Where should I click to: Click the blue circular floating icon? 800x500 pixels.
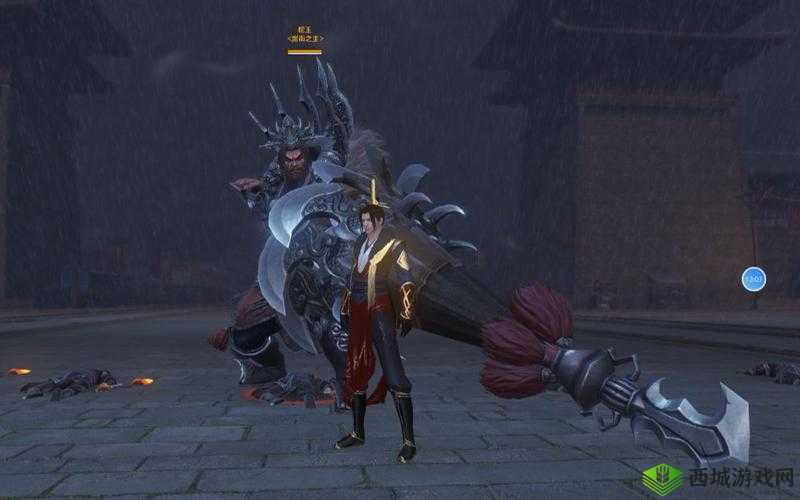pyautogui.click(x=753, y=279)
